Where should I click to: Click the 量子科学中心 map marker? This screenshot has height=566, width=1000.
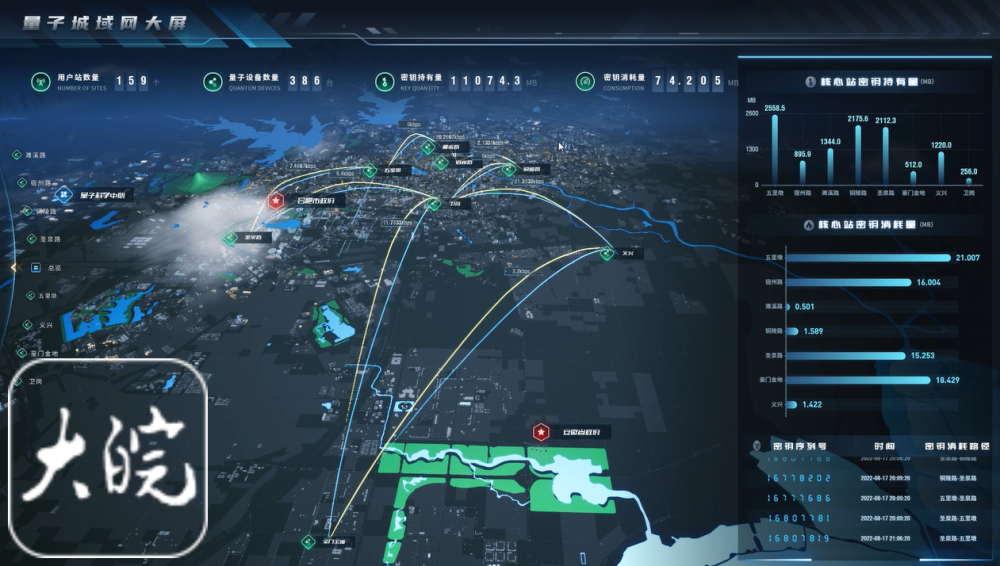coord(63,194)
